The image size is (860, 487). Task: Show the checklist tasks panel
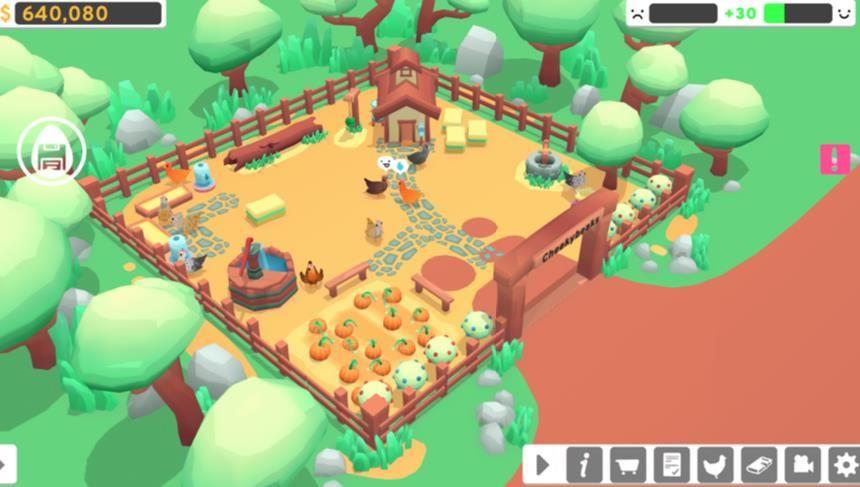(x=672, y=465)
